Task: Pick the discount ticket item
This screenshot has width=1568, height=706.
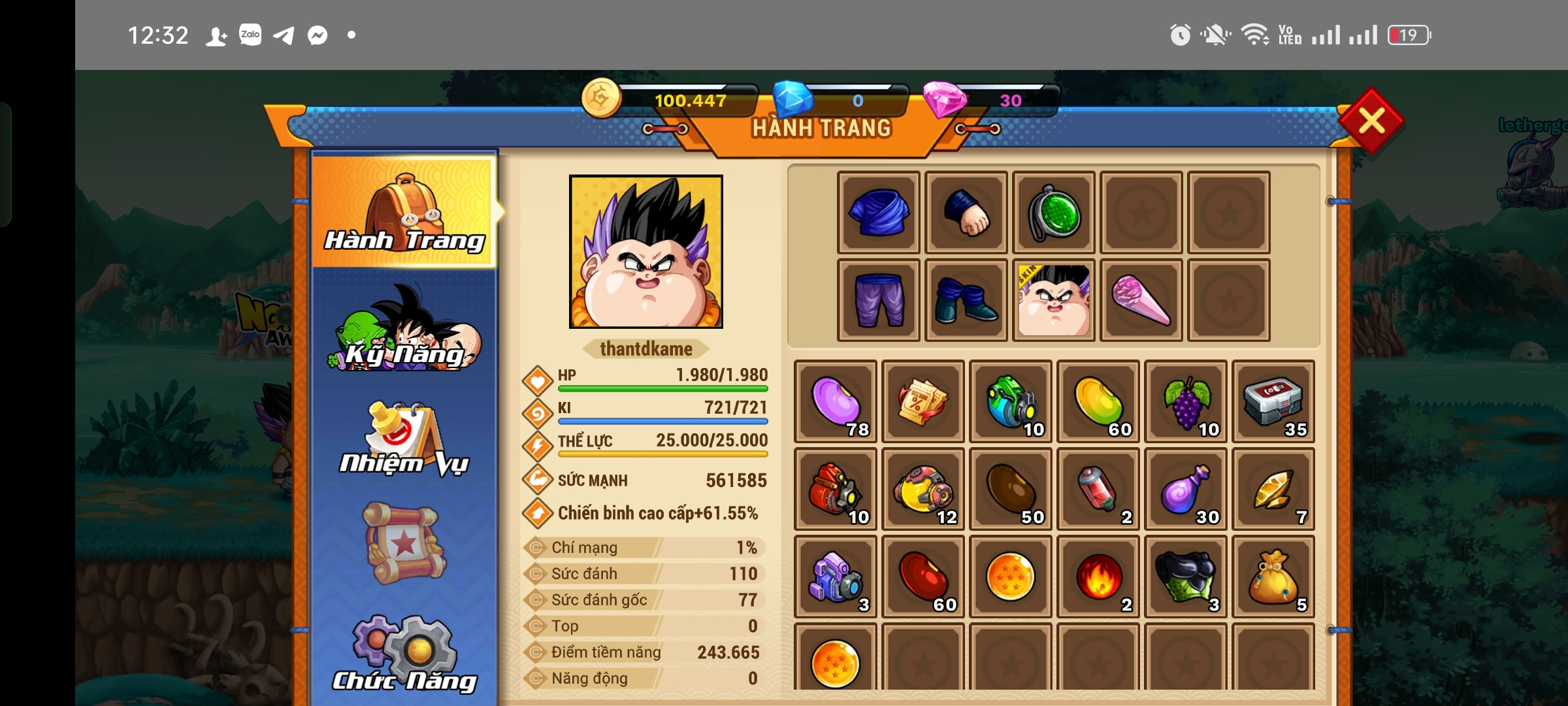Action: point(923,401)
